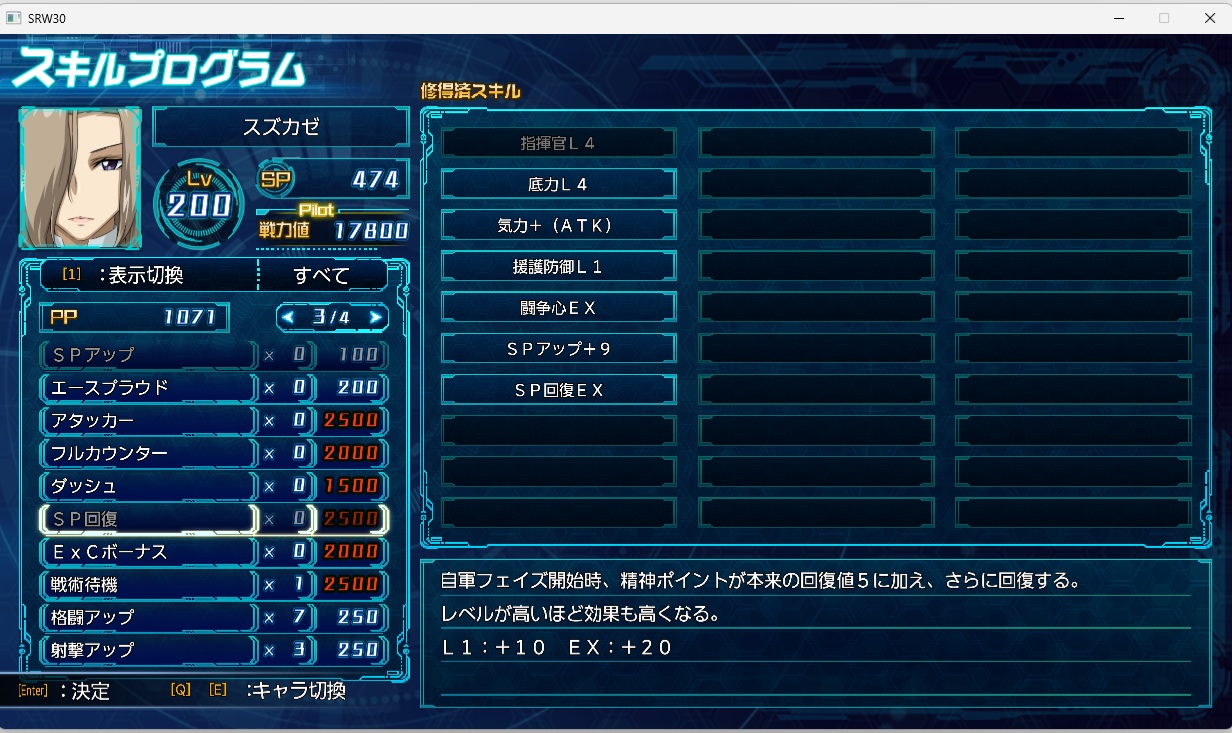Image resolution: width=1232 pixels, height=733 pixels.
Task: Select learned skill 闘争心EX
Action: point(558,307)
